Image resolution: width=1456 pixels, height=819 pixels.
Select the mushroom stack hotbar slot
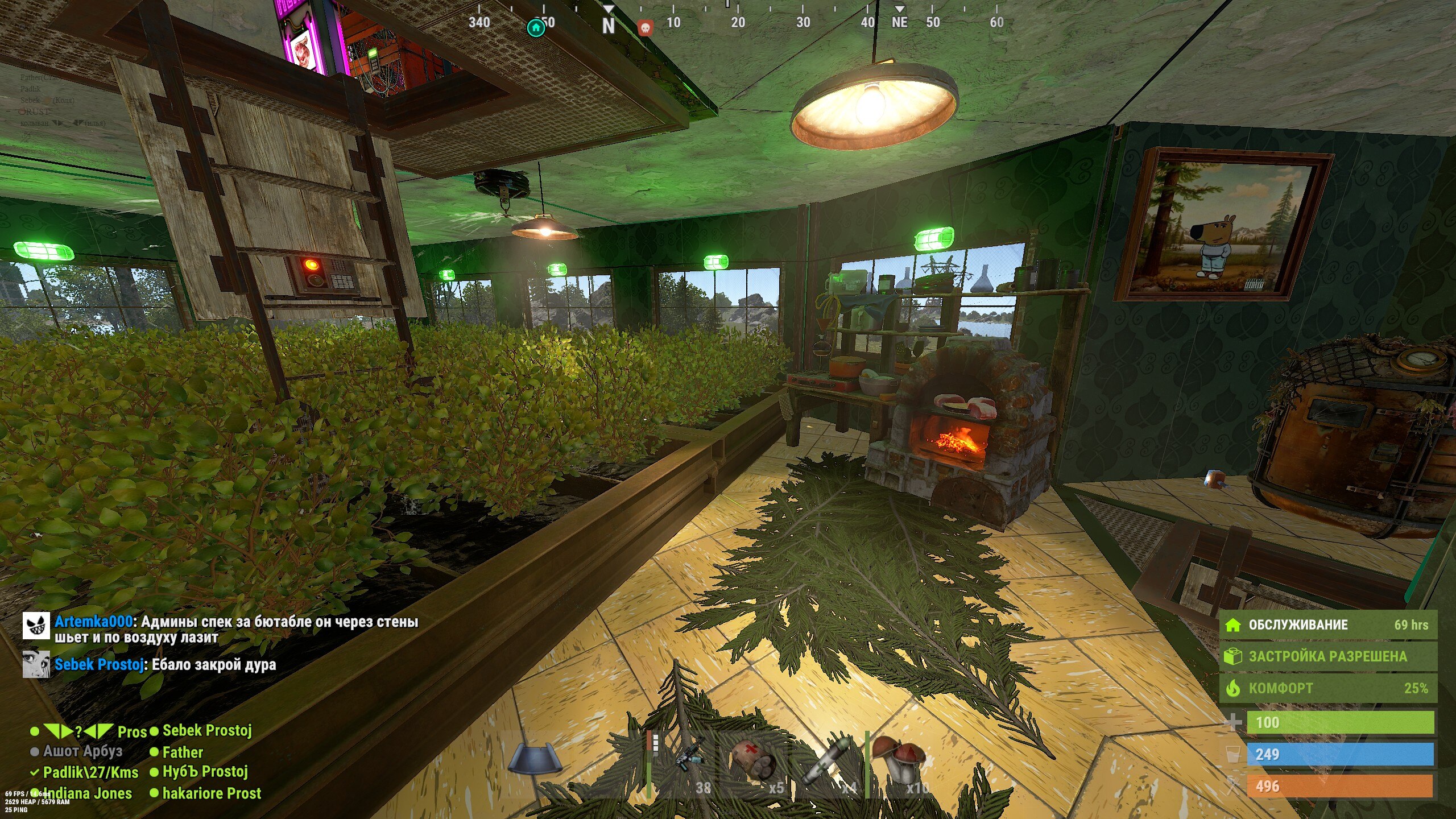point(900,763)
